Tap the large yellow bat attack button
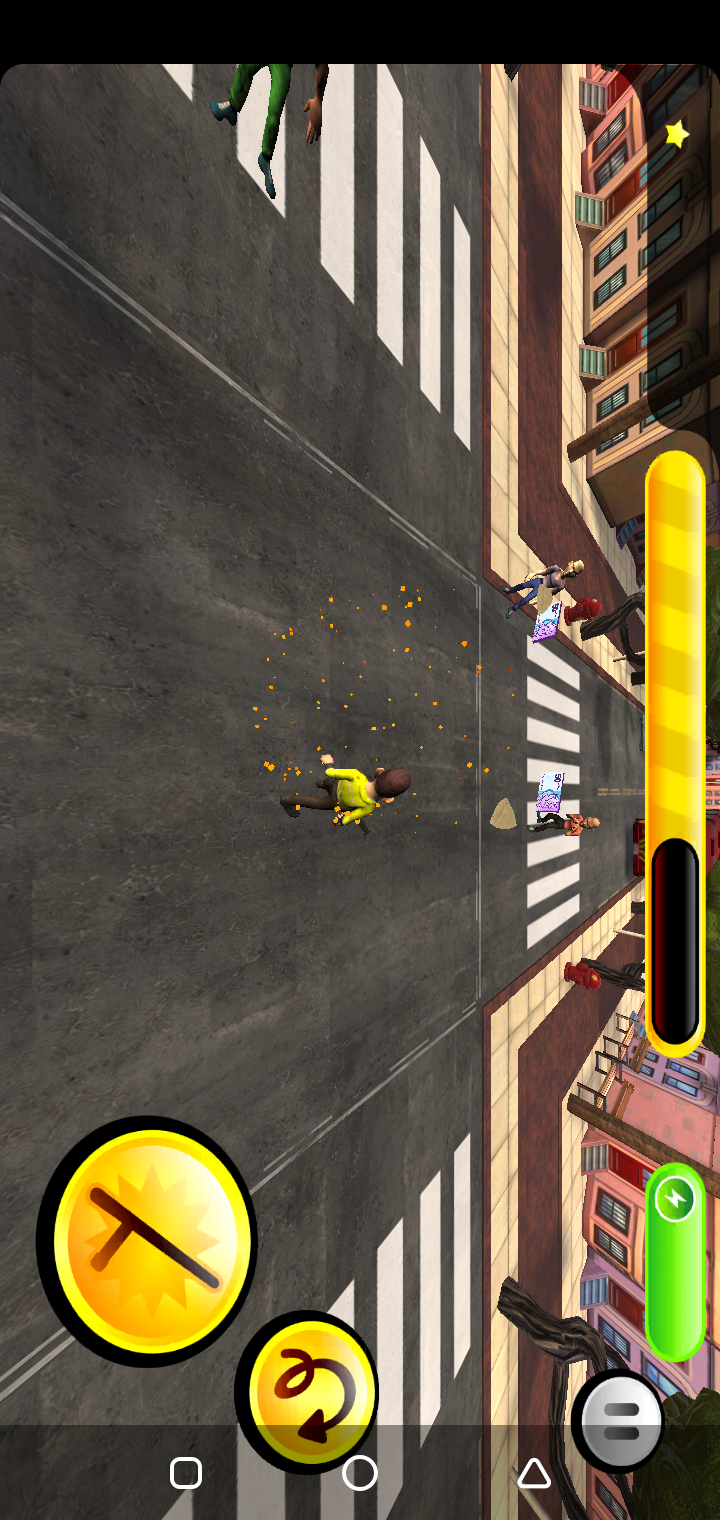The image size is (720, 1520). [148, 1240]
